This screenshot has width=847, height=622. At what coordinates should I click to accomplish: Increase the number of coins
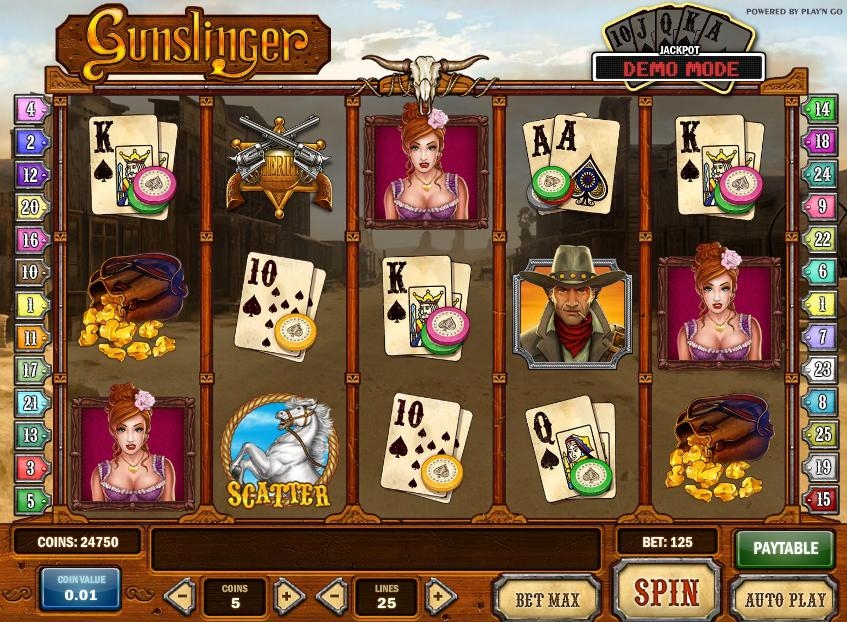click(288, 597)
